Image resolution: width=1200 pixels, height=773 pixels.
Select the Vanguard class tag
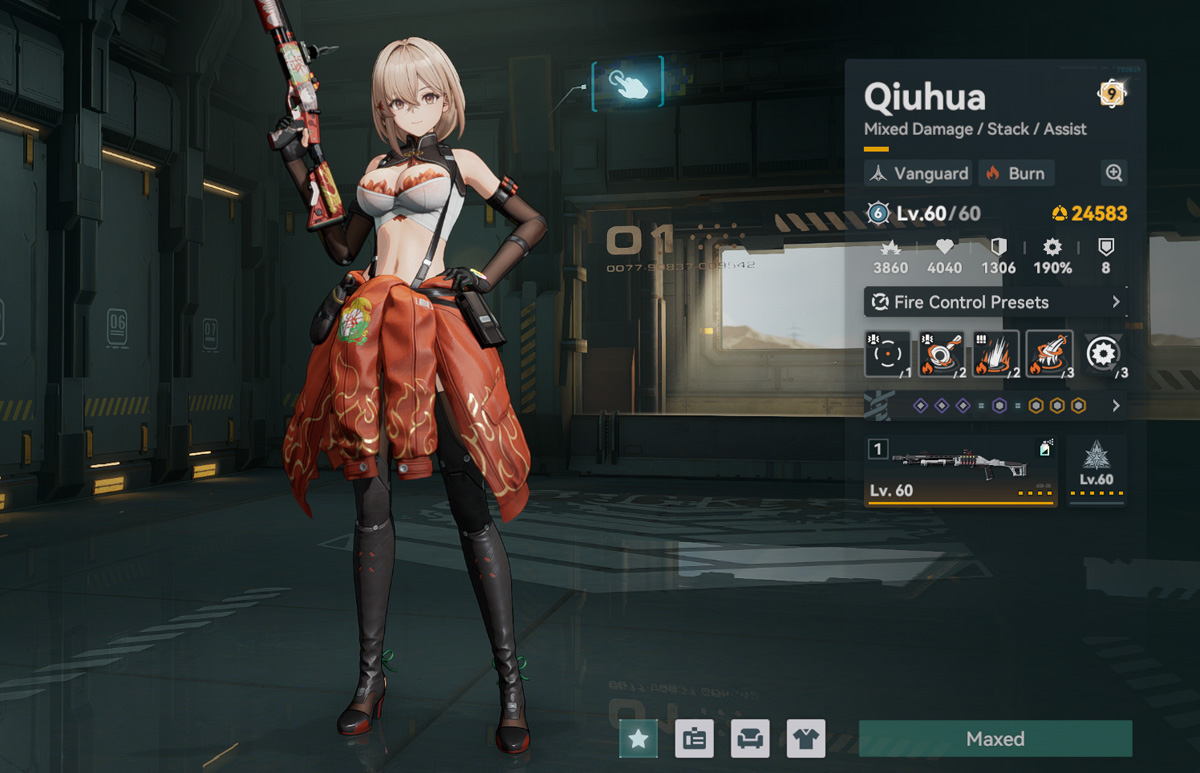coord(918,173)
